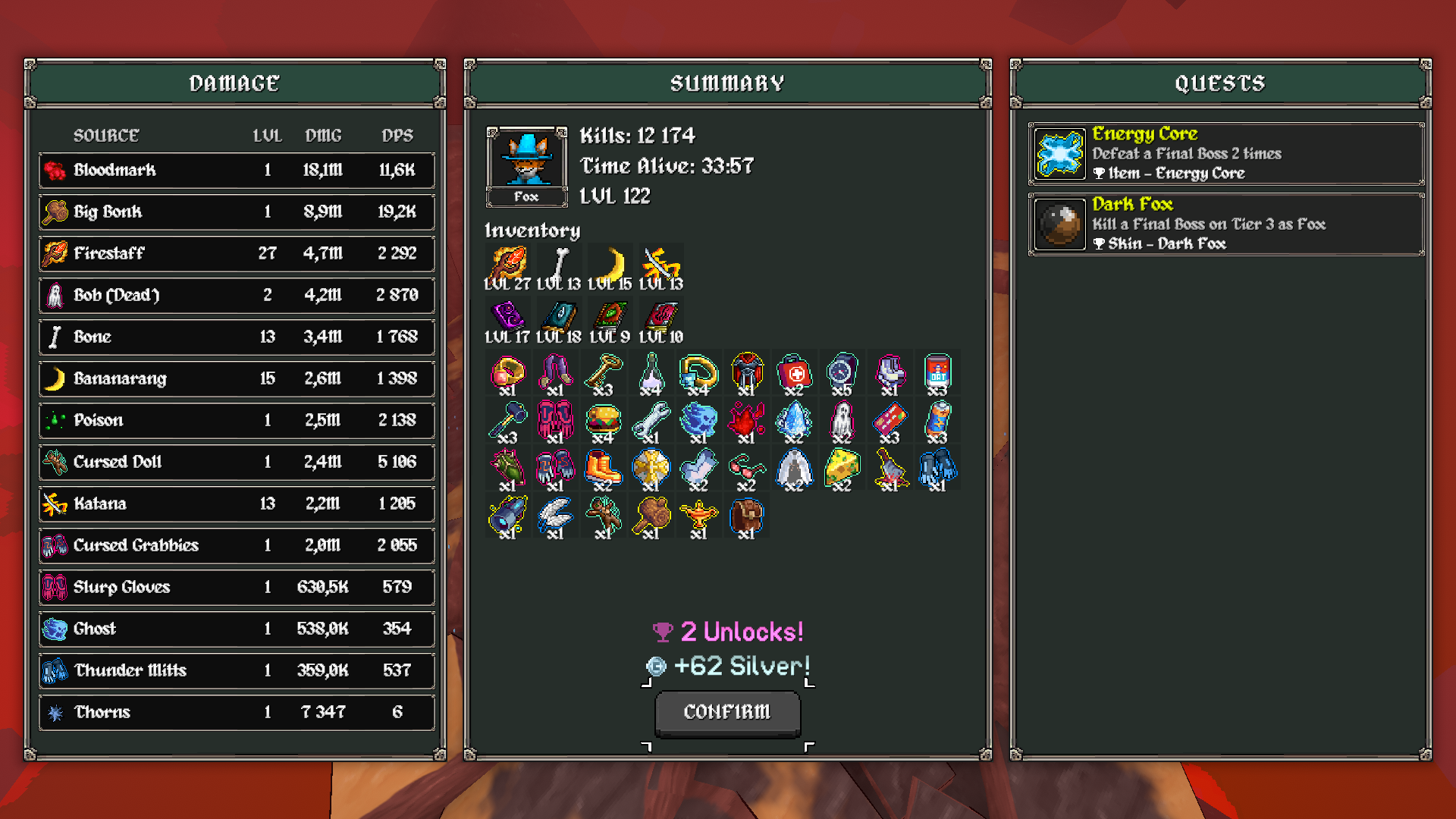
Task: Select the Thorns damage row
Action: point(237,712)
